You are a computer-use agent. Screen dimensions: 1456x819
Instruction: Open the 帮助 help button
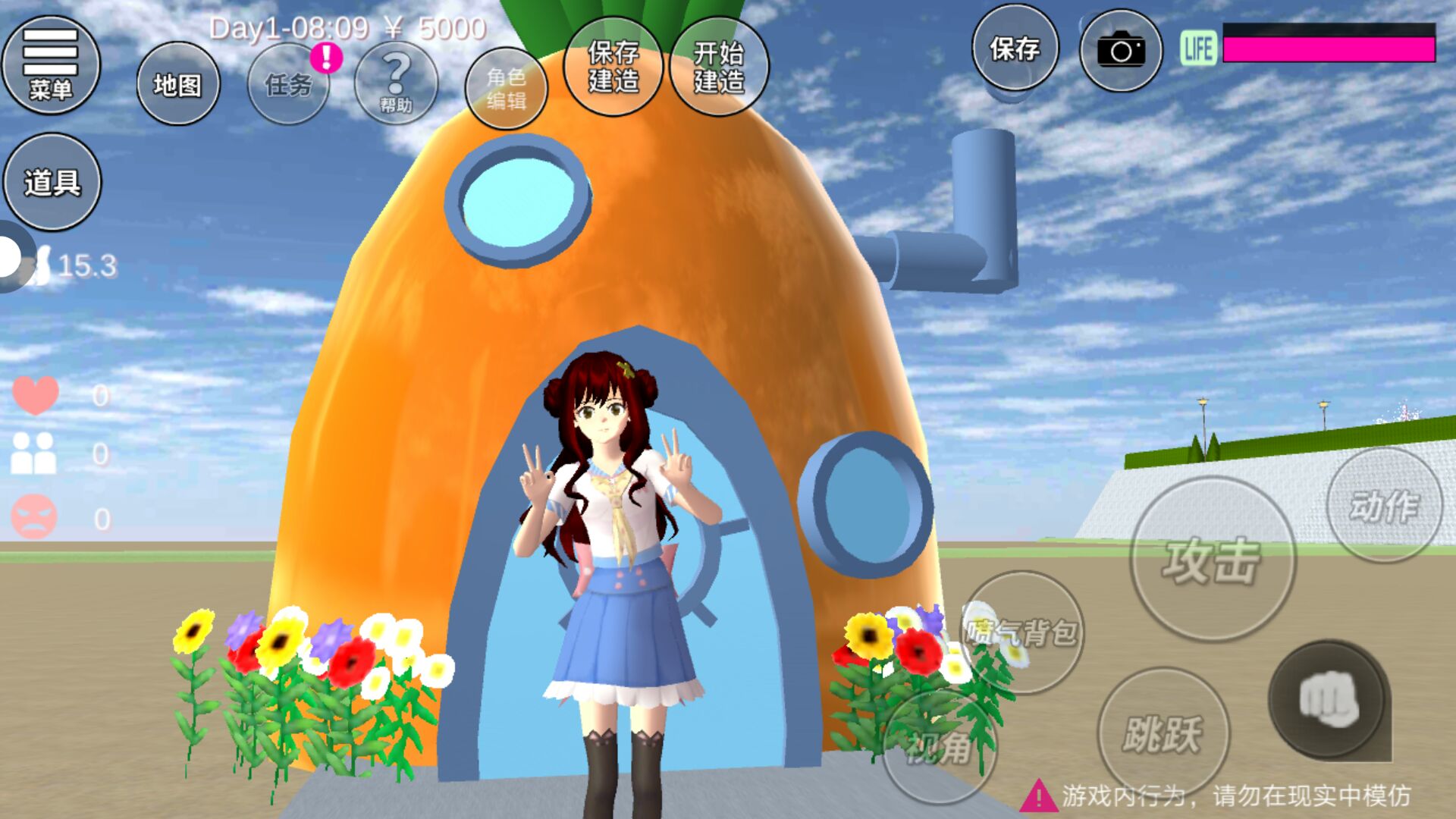(x=396, y=84)
